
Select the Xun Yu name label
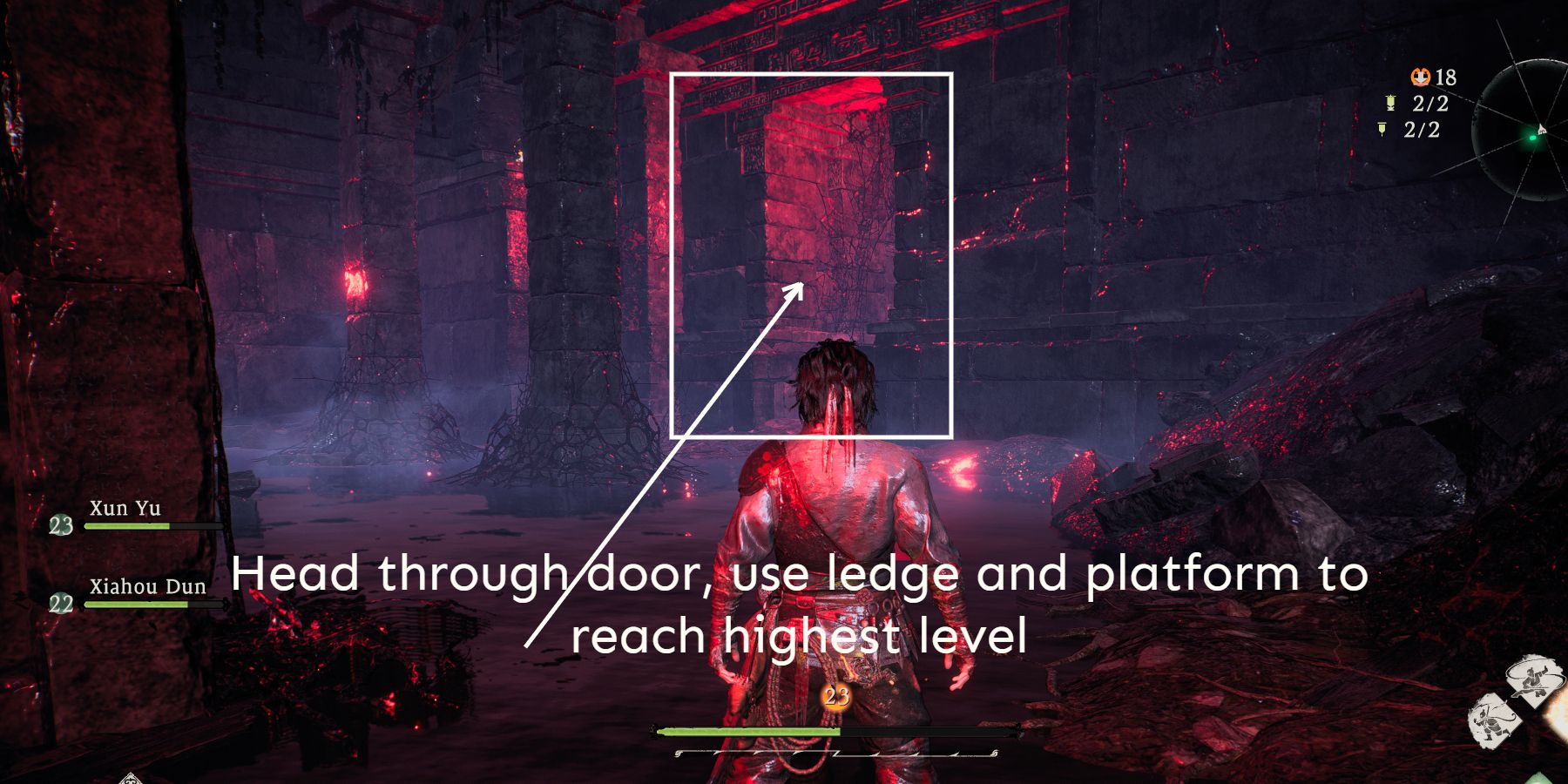123,509
